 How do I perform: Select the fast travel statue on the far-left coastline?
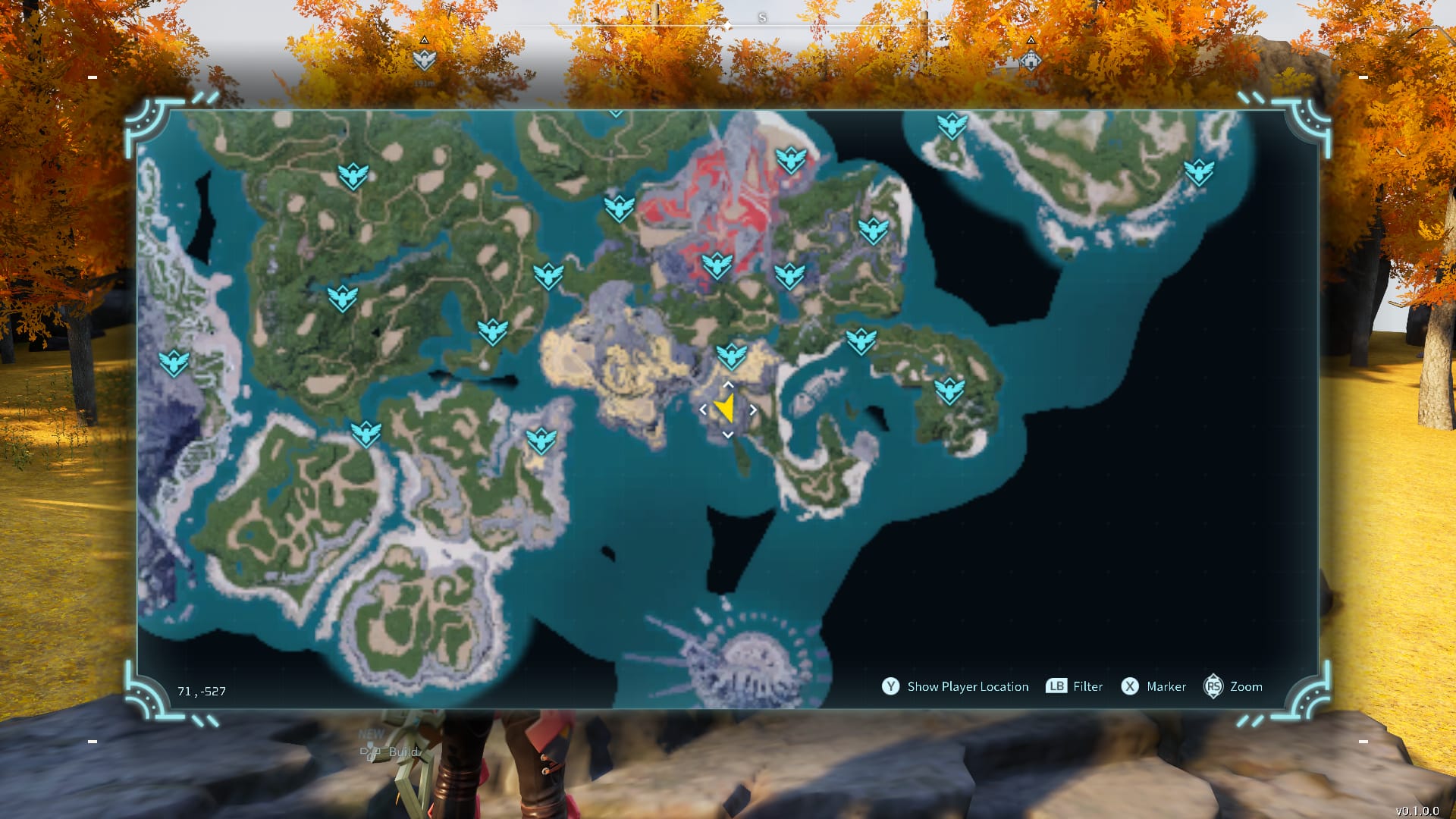click(174, 362)
